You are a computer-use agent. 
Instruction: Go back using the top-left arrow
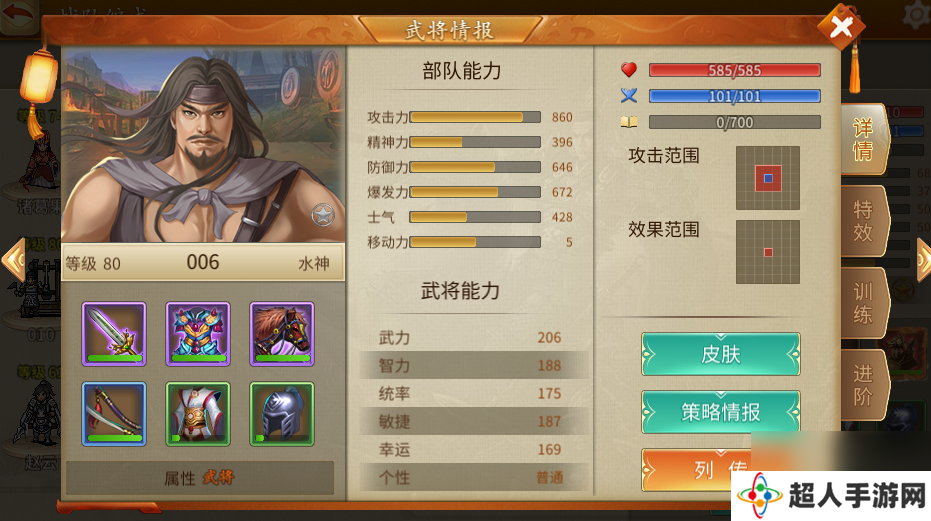[x=17, y=17]
